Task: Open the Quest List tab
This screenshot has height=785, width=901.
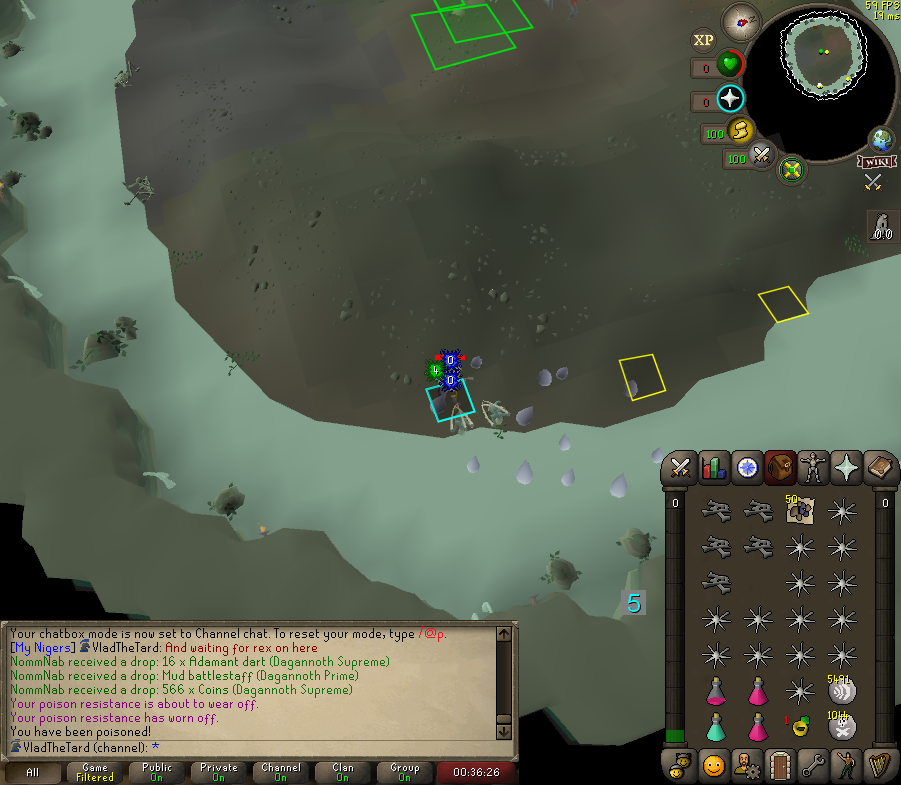Action: pyautogui.click(x=747, y=468)
